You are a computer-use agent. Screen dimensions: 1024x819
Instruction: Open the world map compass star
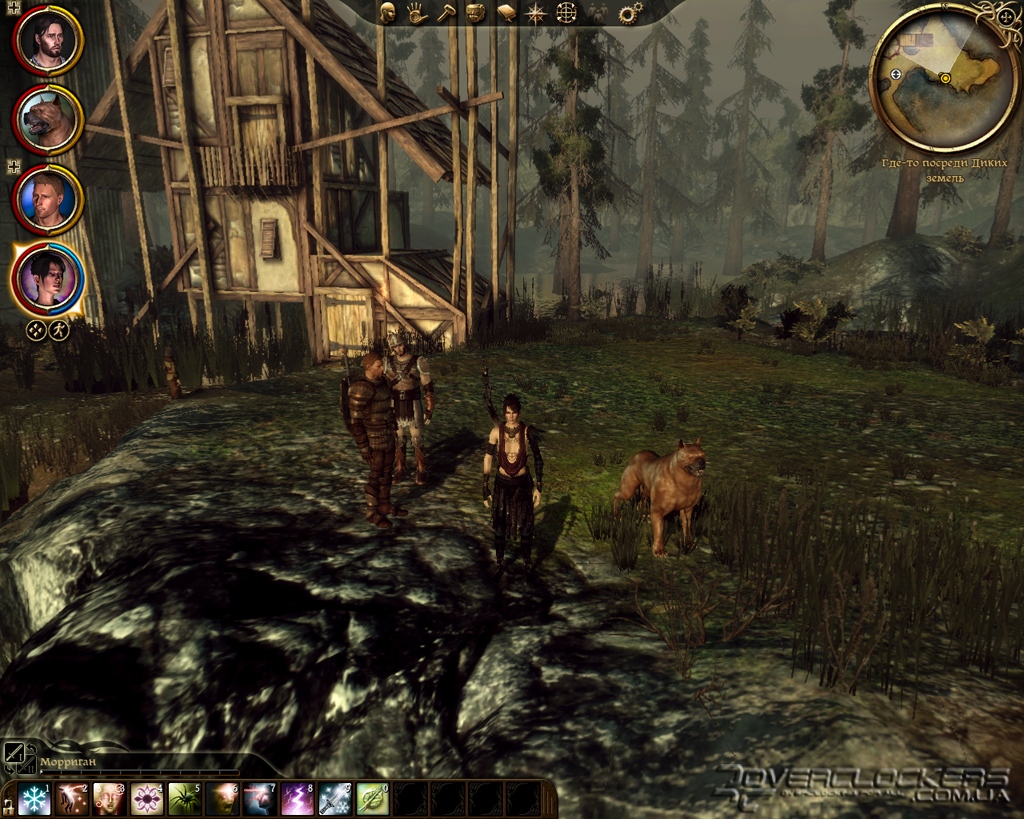(536, 13)
